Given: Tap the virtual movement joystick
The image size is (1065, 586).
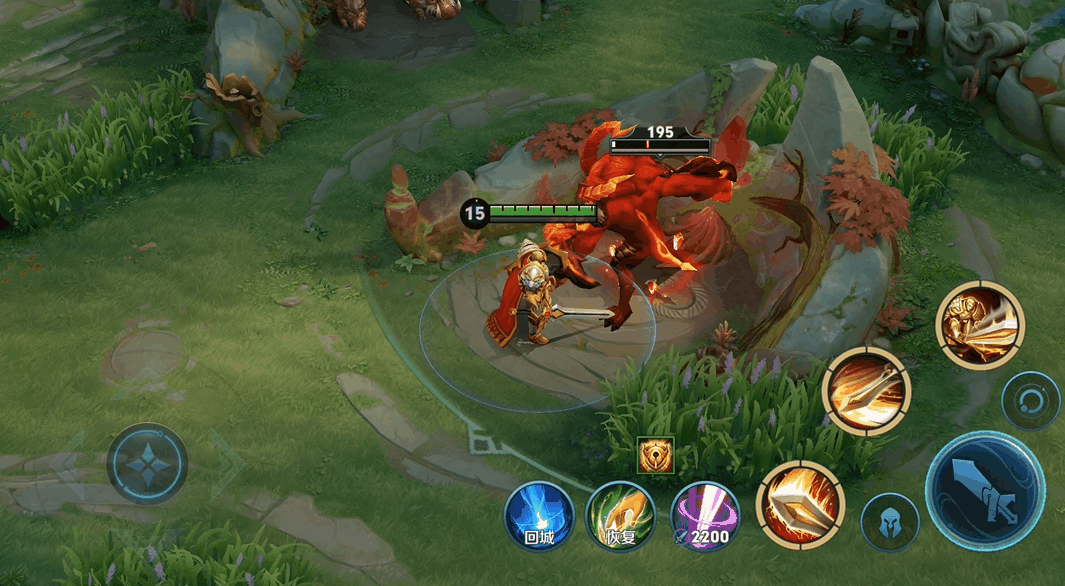Looking at the screenshot, I should click(x=148, y=464).
